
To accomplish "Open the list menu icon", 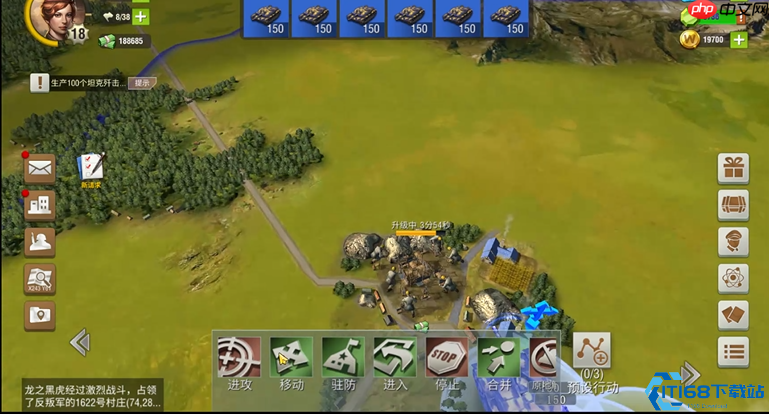I will coord(733,352).
